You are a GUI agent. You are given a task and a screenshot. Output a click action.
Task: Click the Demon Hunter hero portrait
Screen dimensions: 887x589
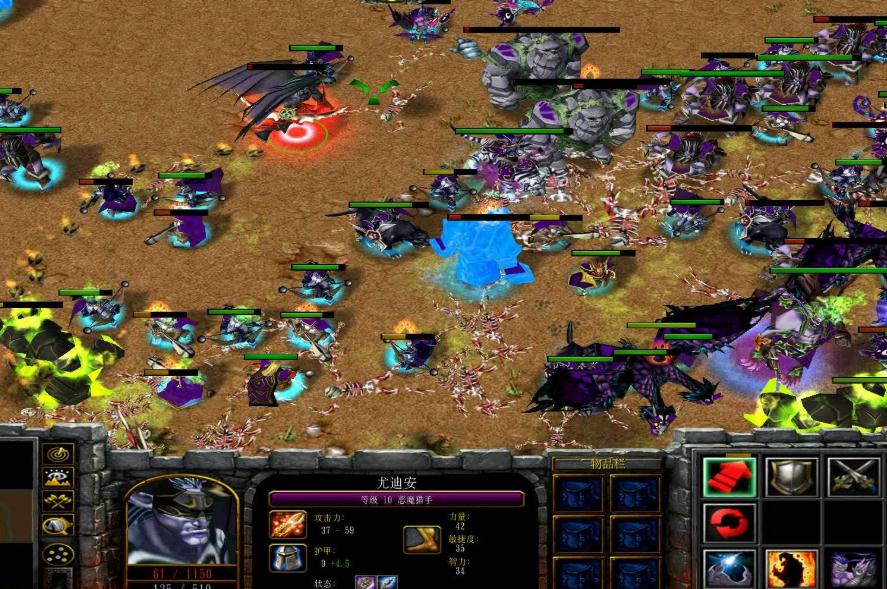pyautogui.click(x=182, y=520)
